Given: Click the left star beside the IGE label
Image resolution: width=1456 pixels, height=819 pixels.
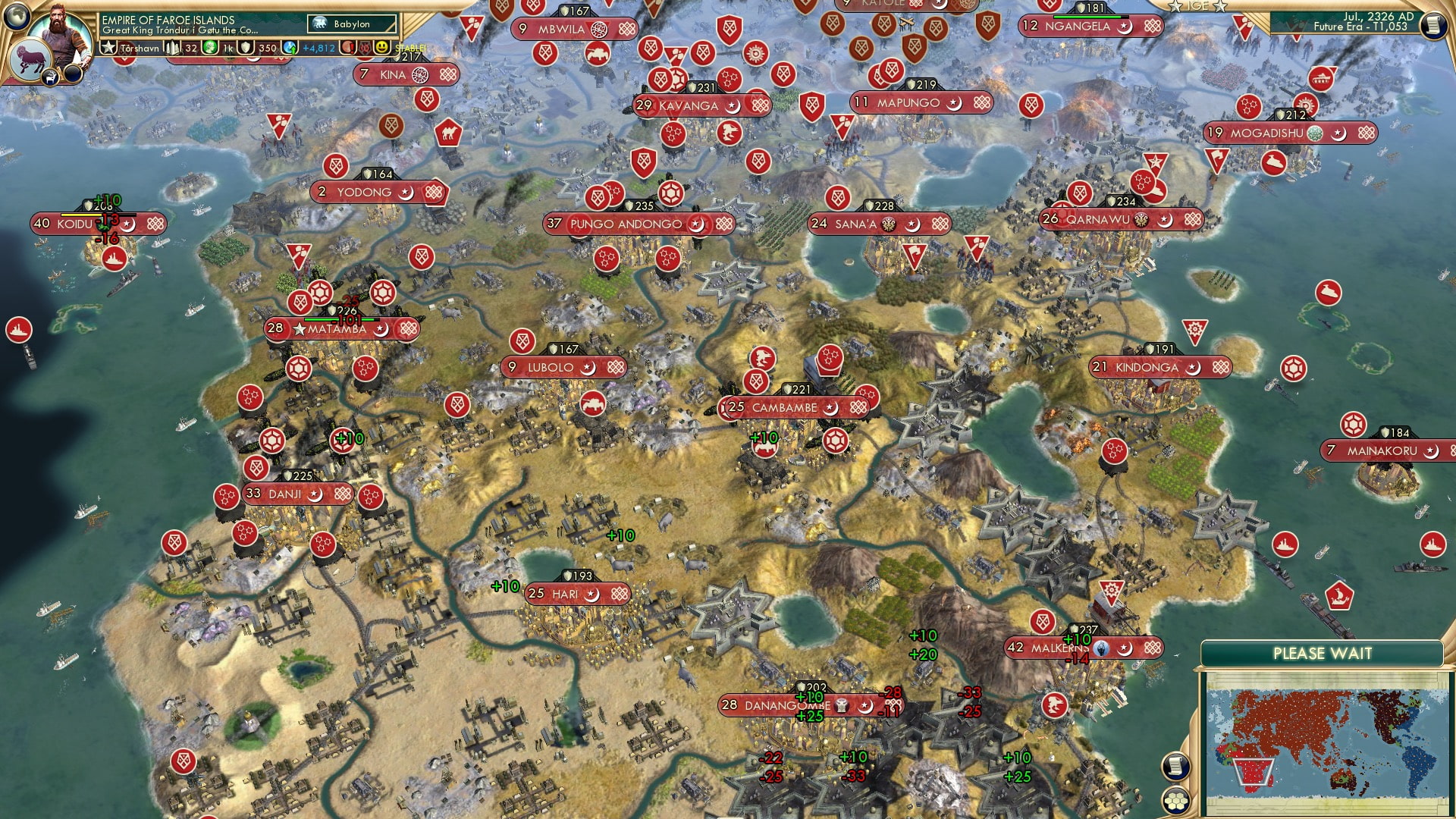Looking at the screenshot, I should click(1175, 6).
